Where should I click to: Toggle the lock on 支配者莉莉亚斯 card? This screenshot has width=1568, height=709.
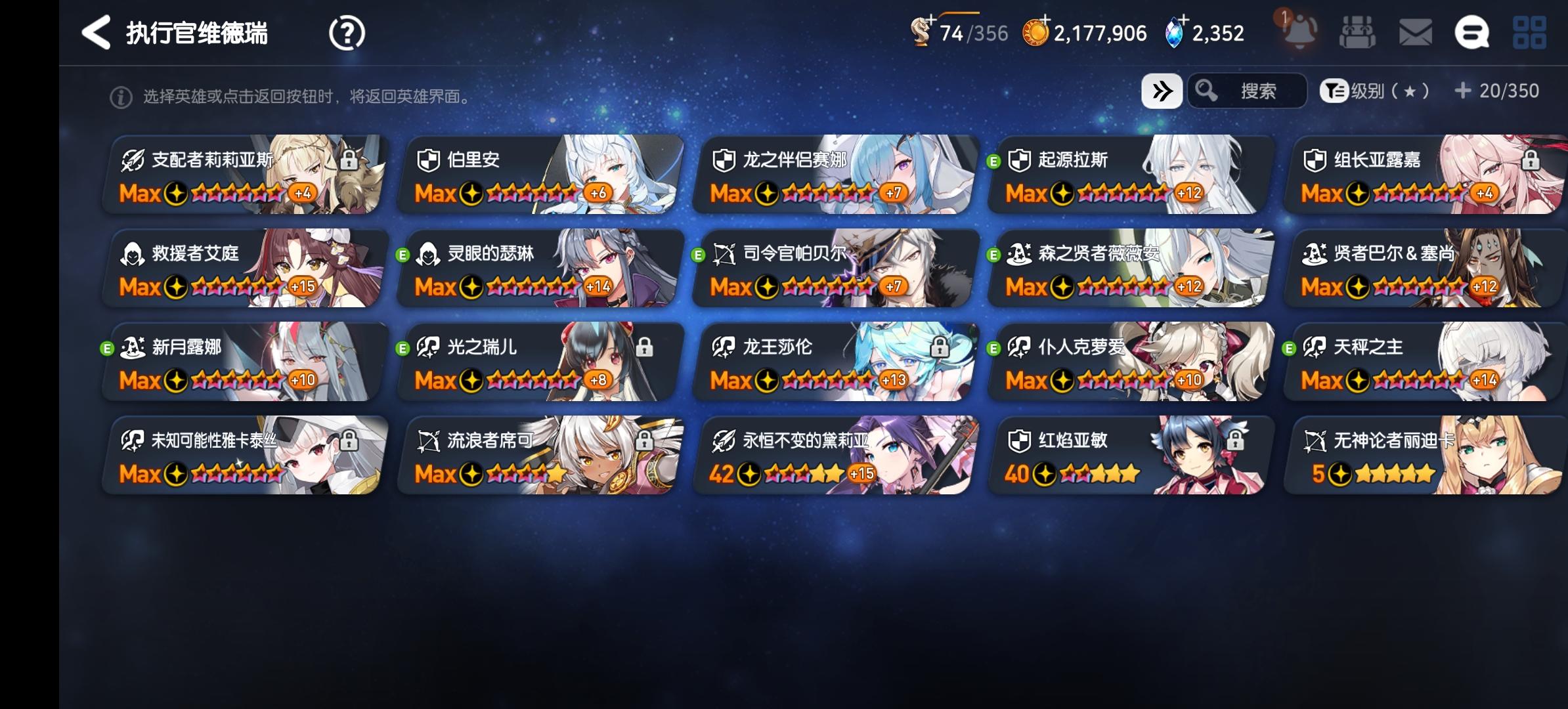(350, 159)
